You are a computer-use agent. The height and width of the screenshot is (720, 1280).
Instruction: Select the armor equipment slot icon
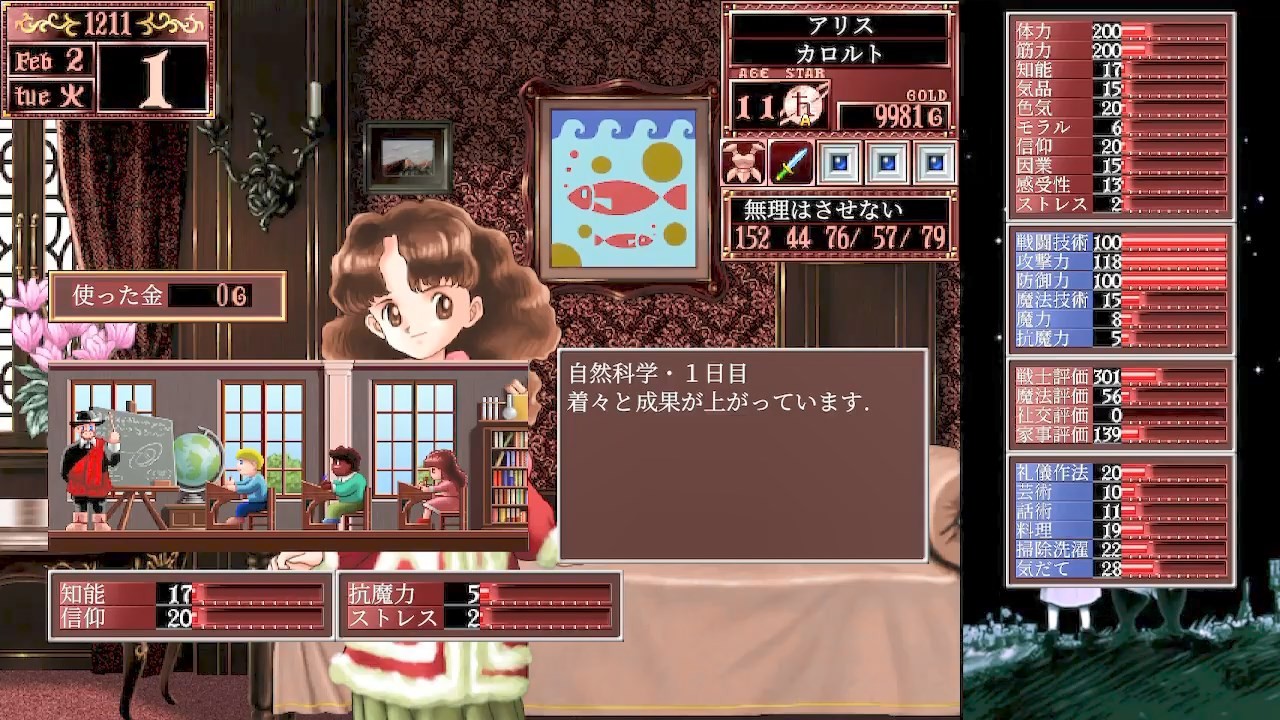742,162
